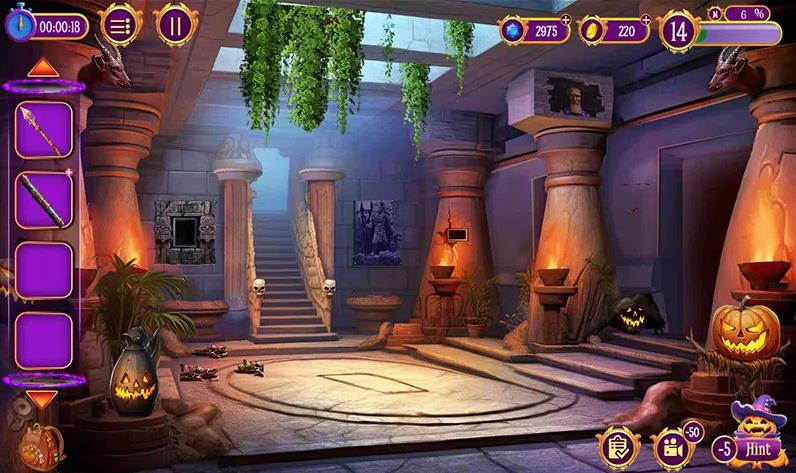796x473 pixels.
Task: Add more gold coins
Action: tap(645, 19)
